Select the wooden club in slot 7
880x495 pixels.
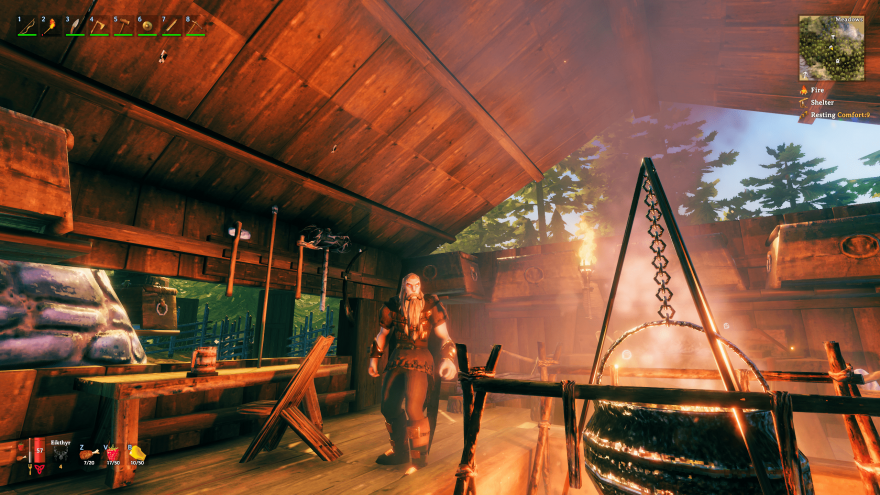[171, 26]
